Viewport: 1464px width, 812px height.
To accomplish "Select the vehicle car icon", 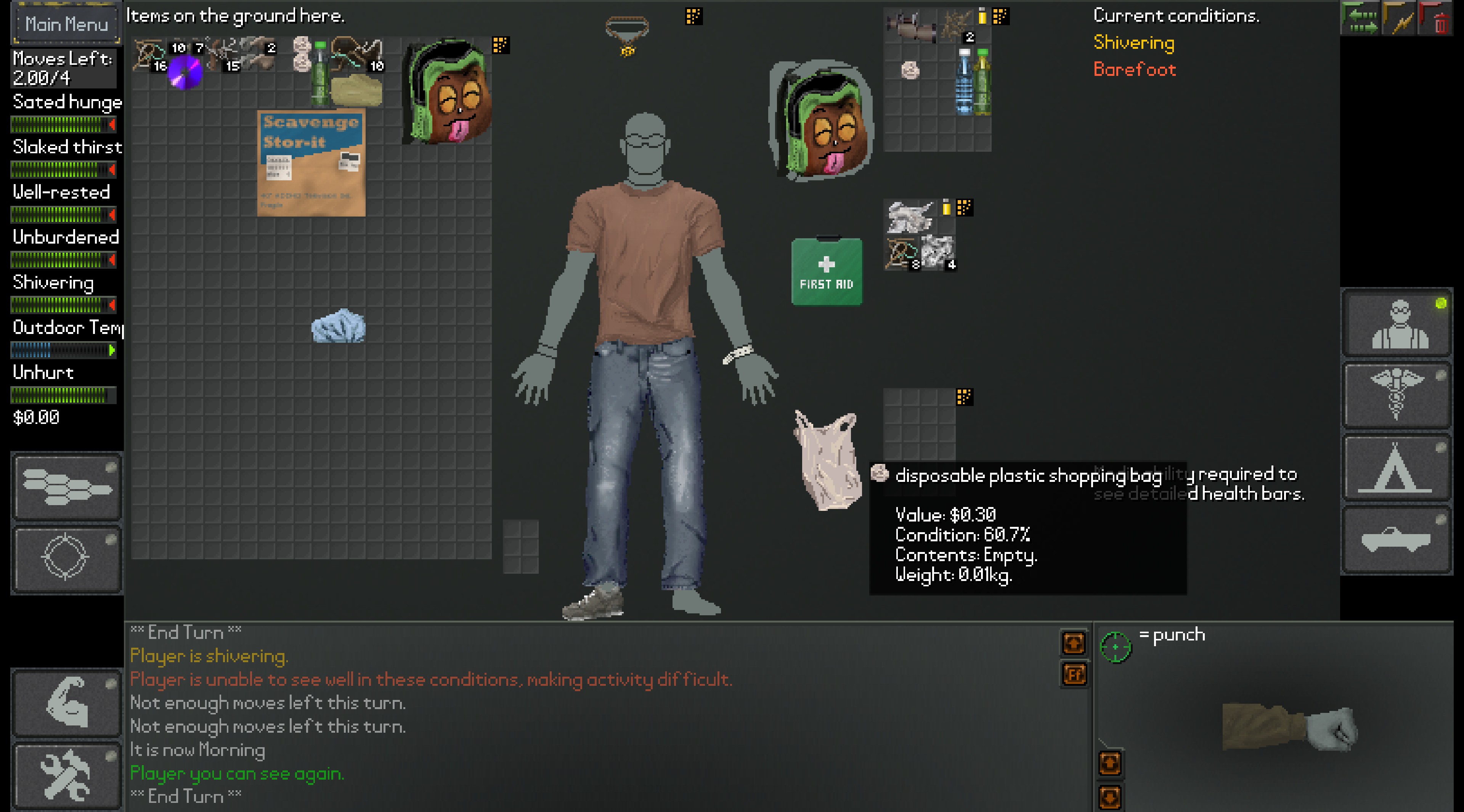I will pos(1397,539).
